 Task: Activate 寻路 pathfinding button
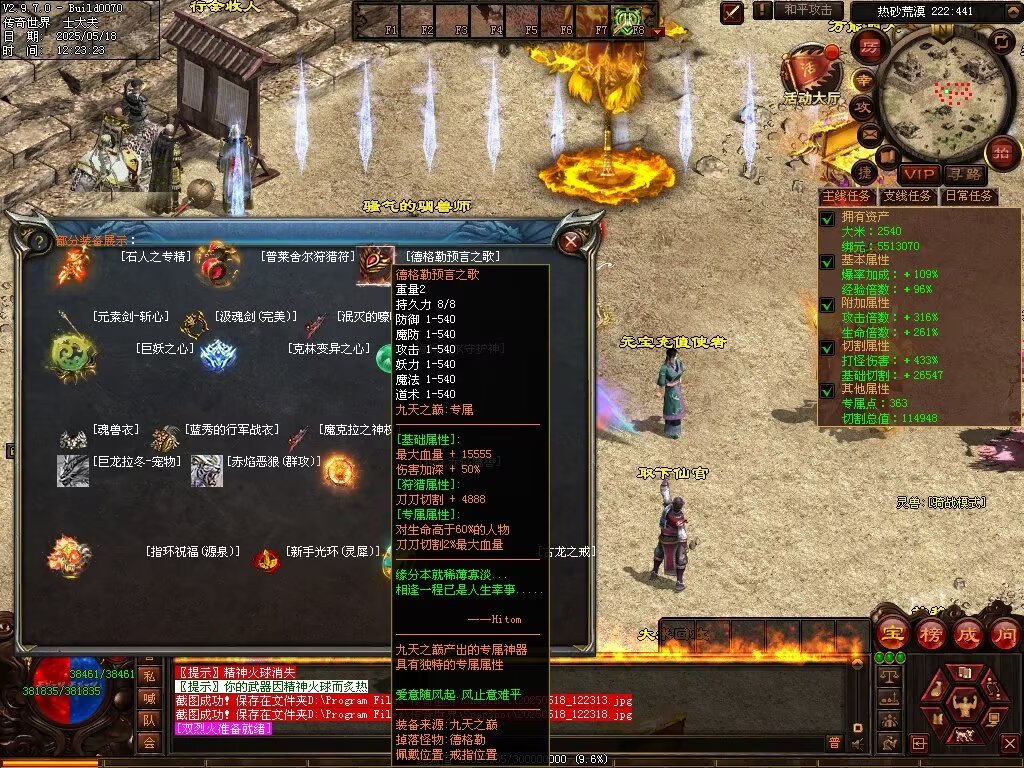click(x=963, y=175)
